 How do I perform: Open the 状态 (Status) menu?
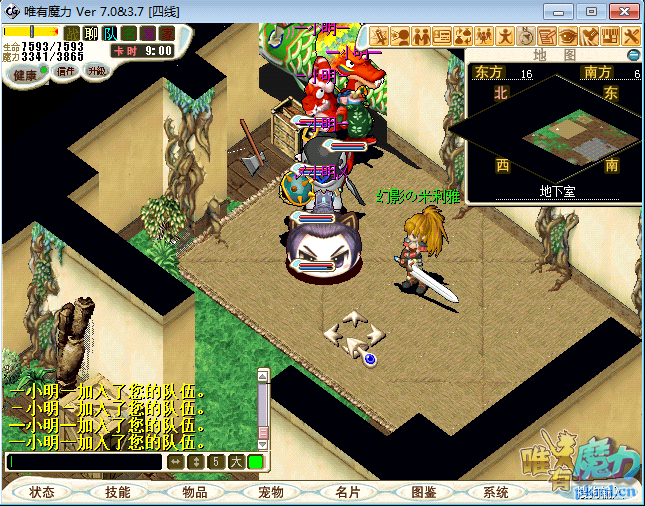(x=42, y=492)
